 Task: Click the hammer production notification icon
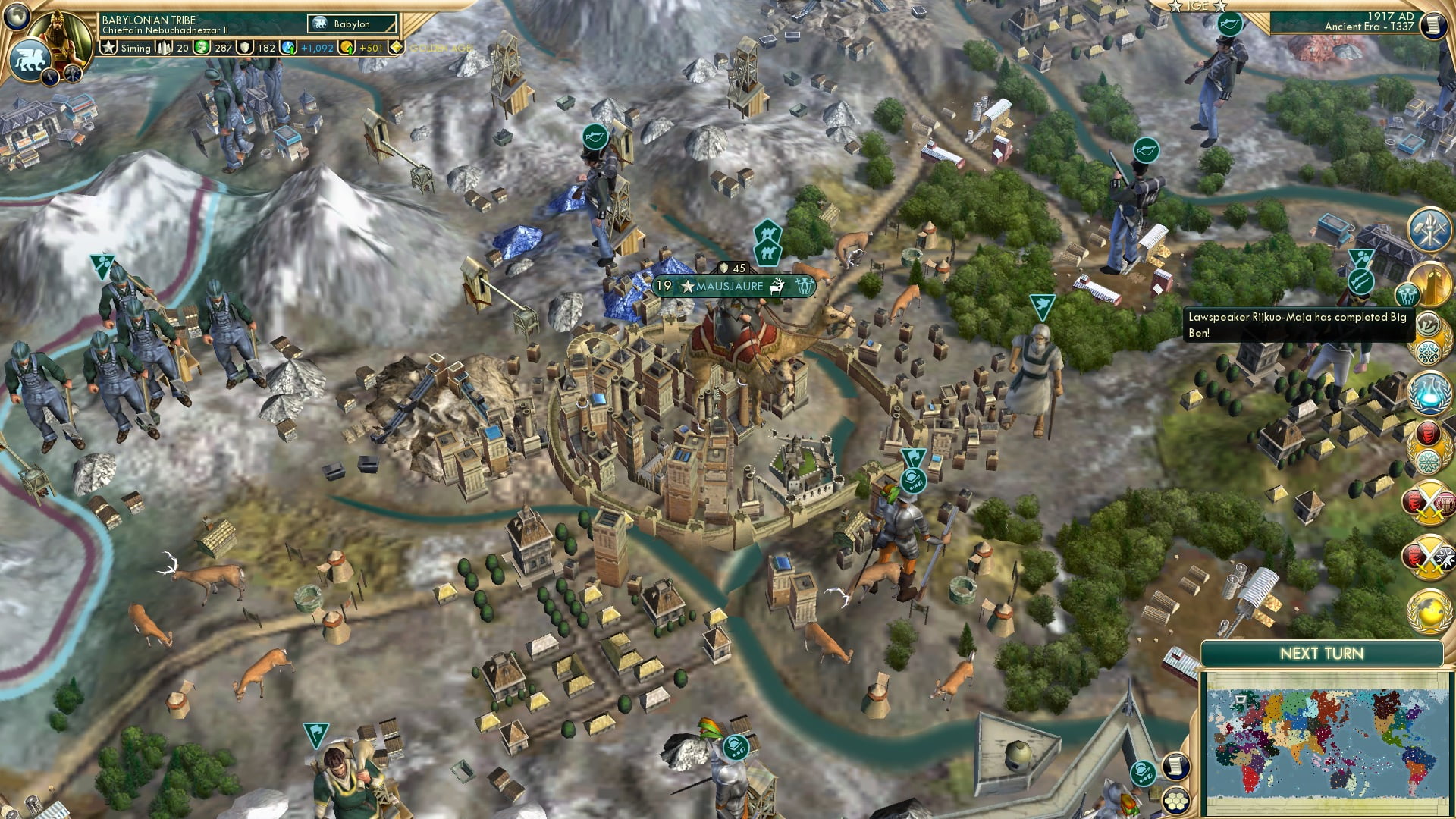click(1427, 231)
